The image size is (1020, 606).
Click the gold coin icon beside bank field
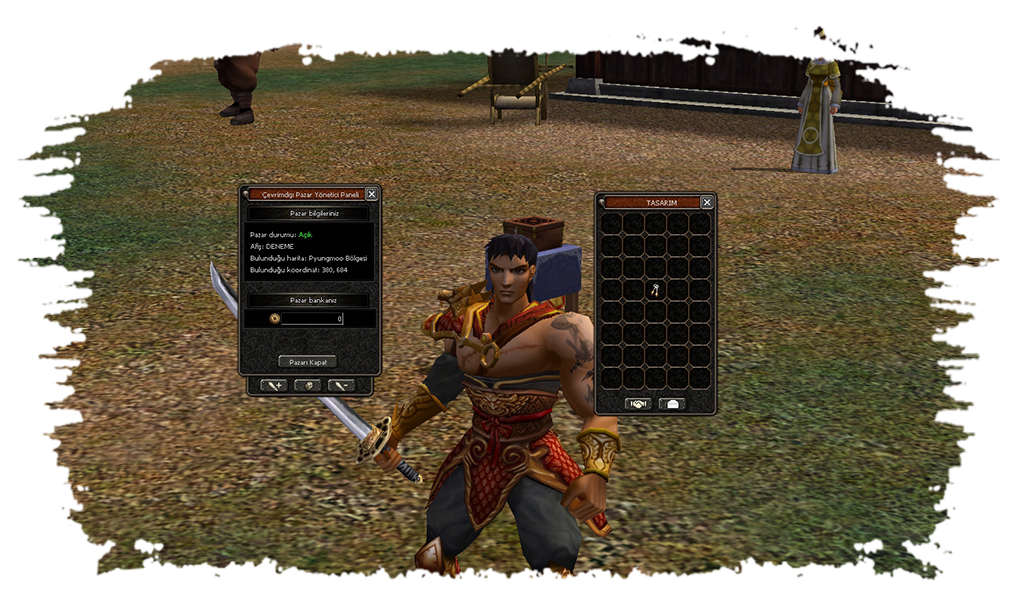click(274, 319)
